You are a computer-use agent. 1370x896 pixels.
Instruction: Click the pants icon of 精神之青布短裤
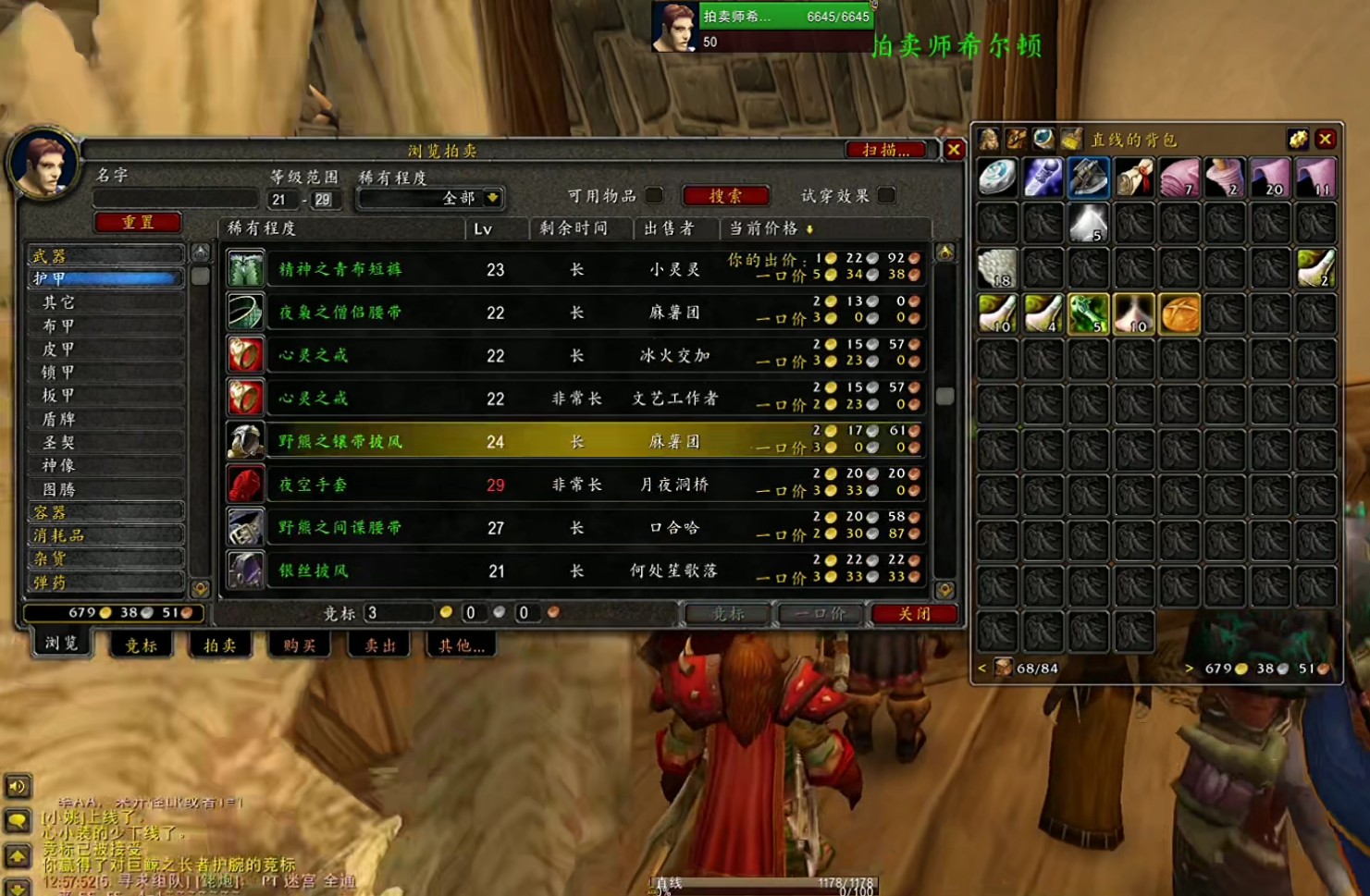click(245, 269)
